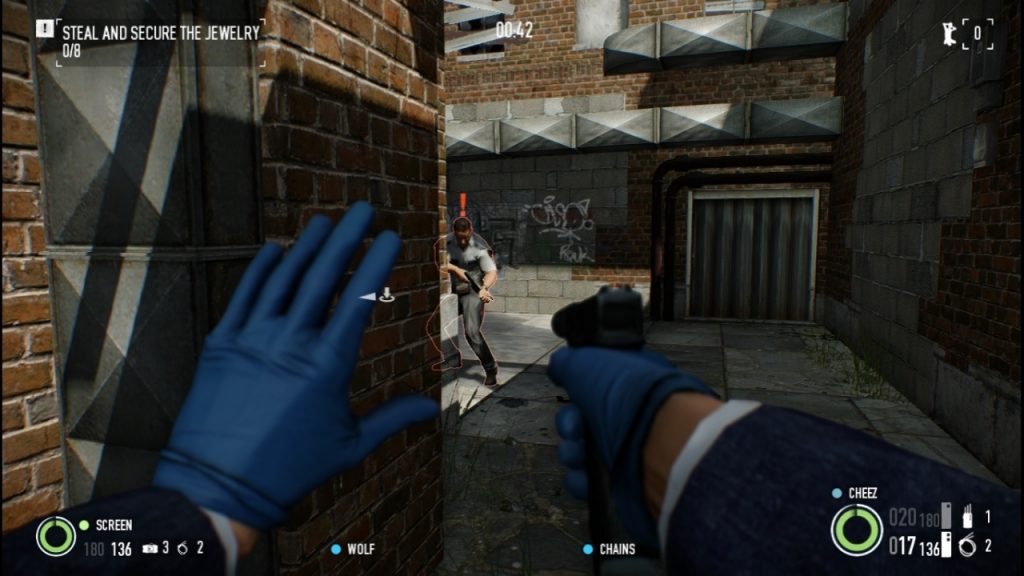The height and width of the screenshot is (576, 1024).
Task: Select Cheez's cable ties icon
Action: 967,517
